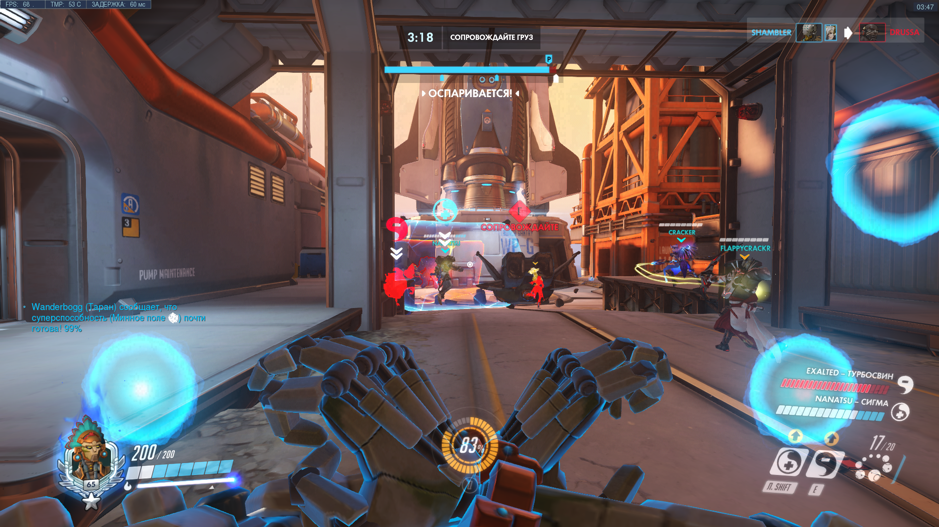Activate the Orb of Harmony ability
Image resolution: width=939 pixels, height=527 pixels.
[x=789, y=463]
